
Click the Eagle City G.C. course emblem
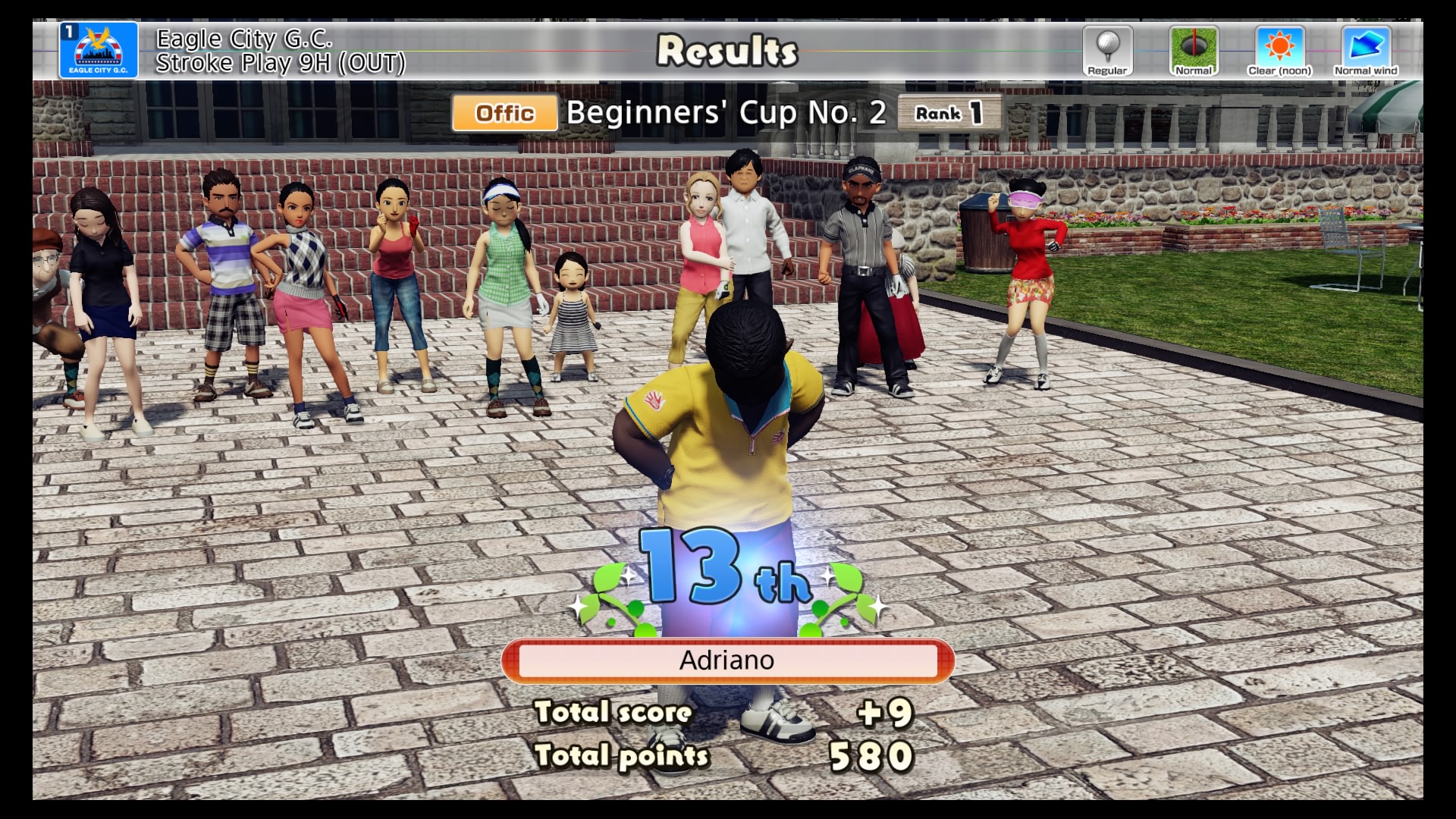[99, 50]
